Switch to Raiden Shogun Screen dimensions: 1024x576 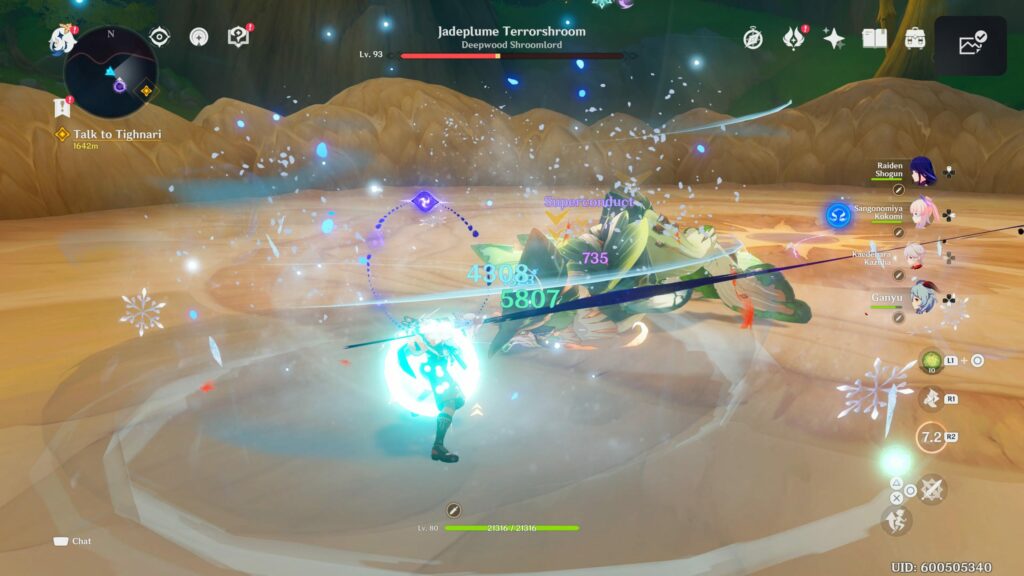tap(921, 172)
